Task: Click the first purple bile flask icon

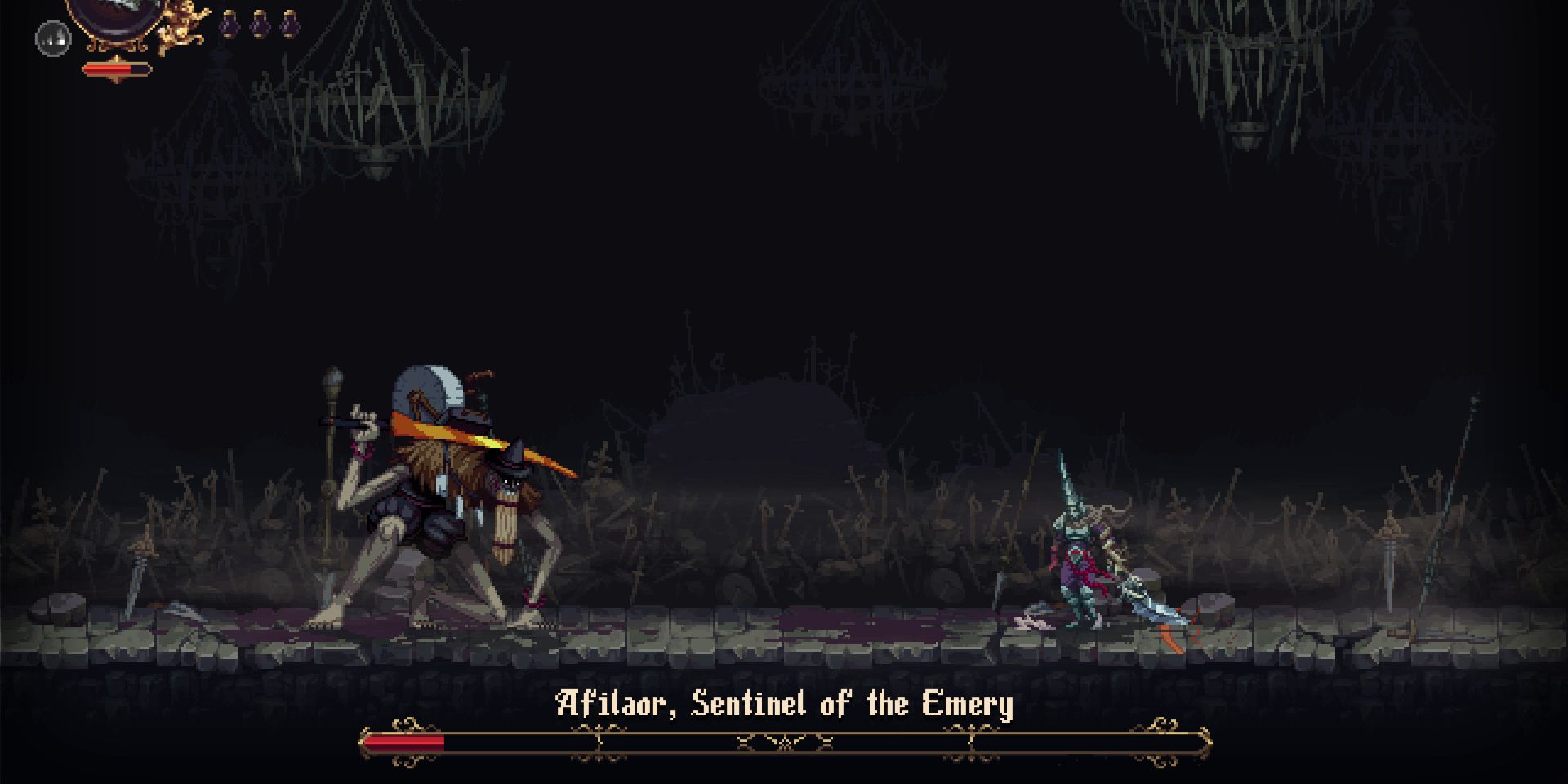Action: click(229, 24)
